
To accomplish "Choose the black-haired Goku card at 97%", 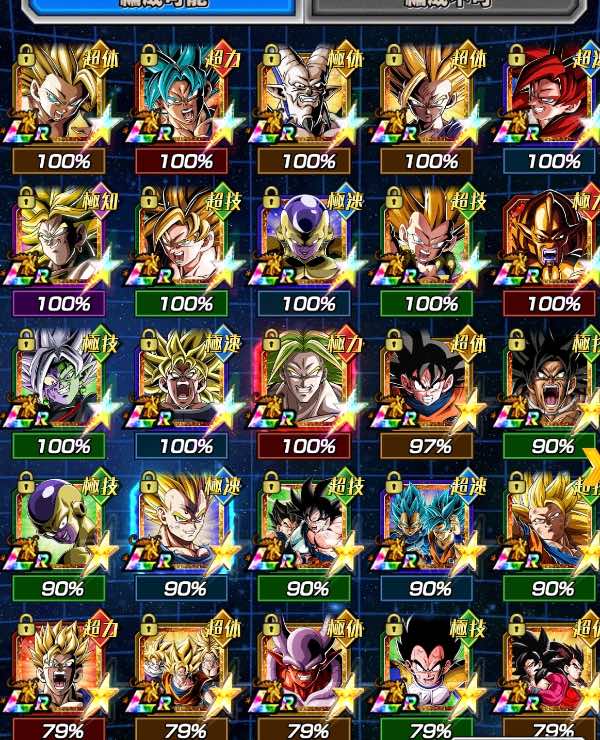I will tap(430, 381).
